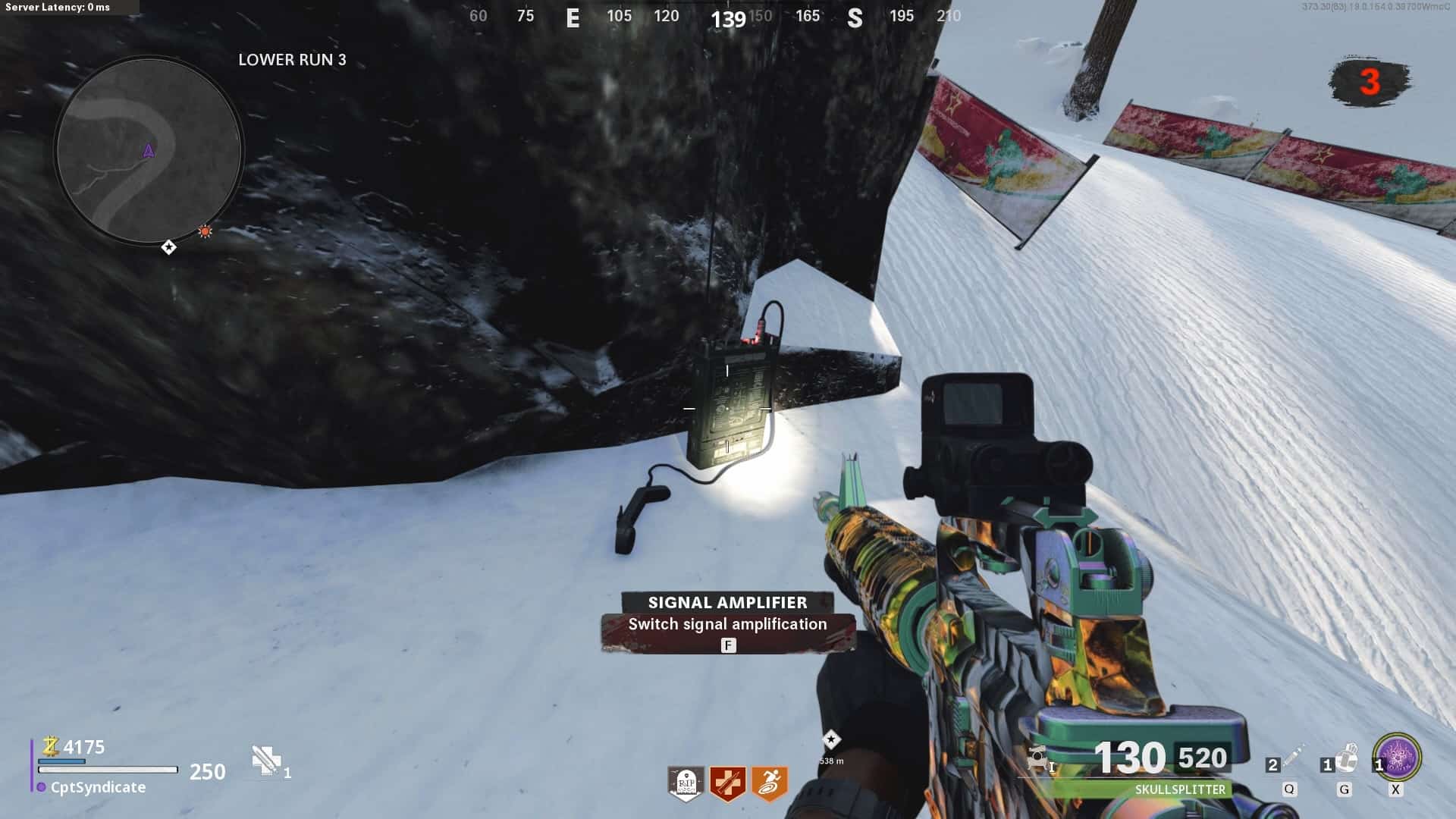Click the white objective diamond below the minimap

coord(168,247)
